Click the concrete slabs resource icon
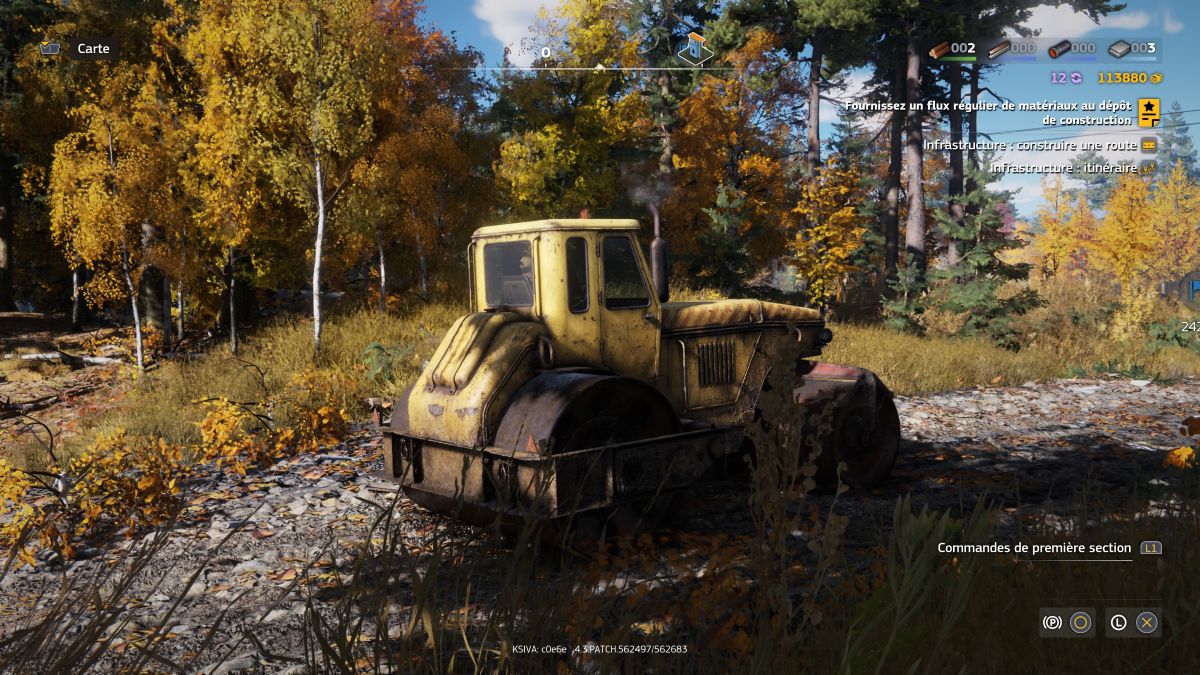 [1119, 49]
